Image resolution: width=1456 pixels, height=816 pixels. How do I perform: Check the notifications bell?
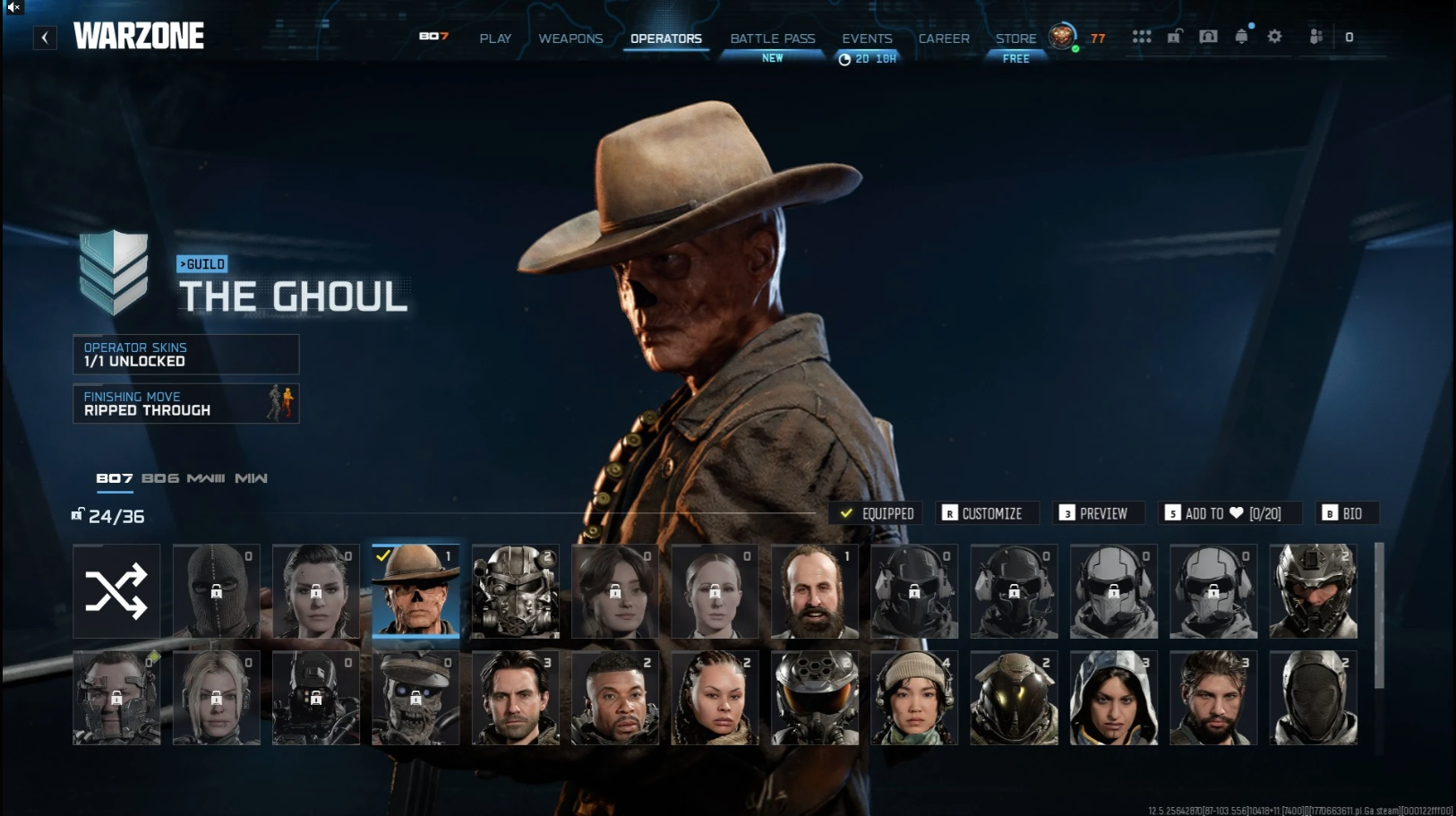pyautogui.click(x=1241, y=37)
